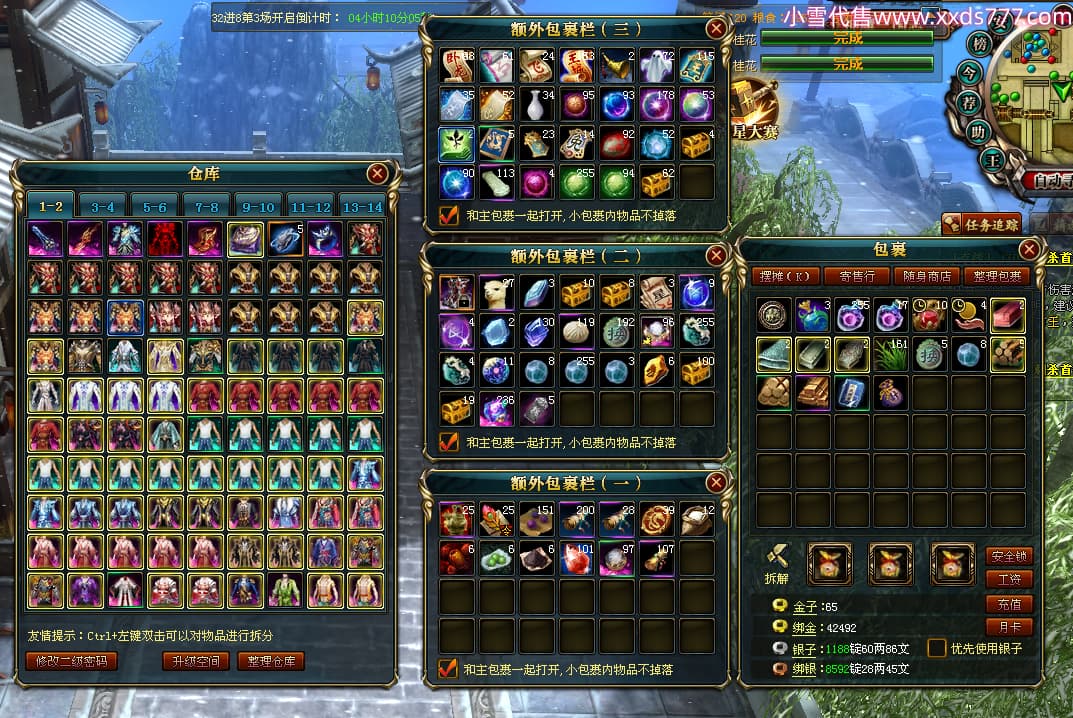Close the 包裹 bag window
1073x718 pixels.
pyautogui.click(x=1028, y=250)
